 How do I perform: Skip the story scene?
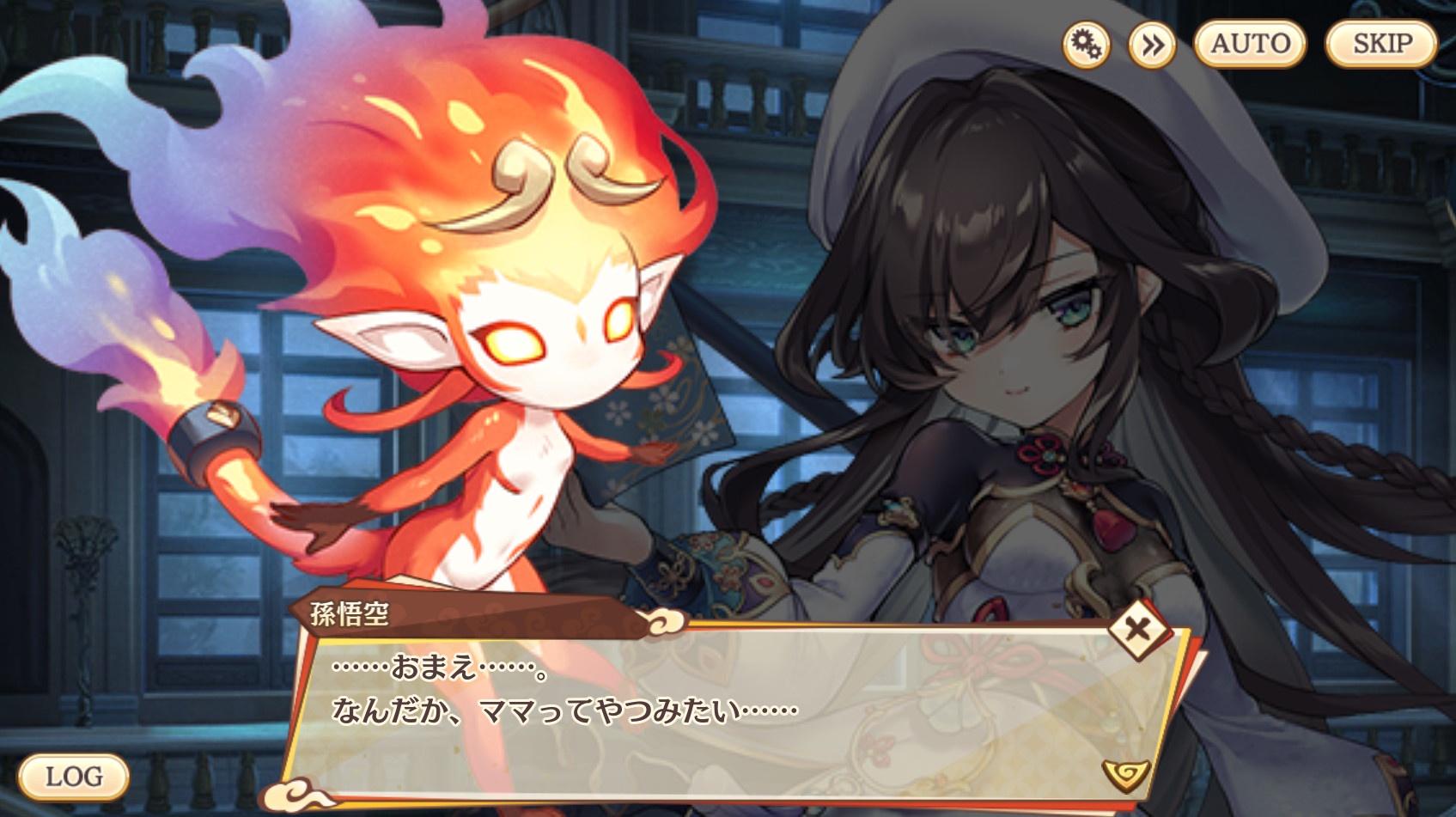[x=1381, y=43]
